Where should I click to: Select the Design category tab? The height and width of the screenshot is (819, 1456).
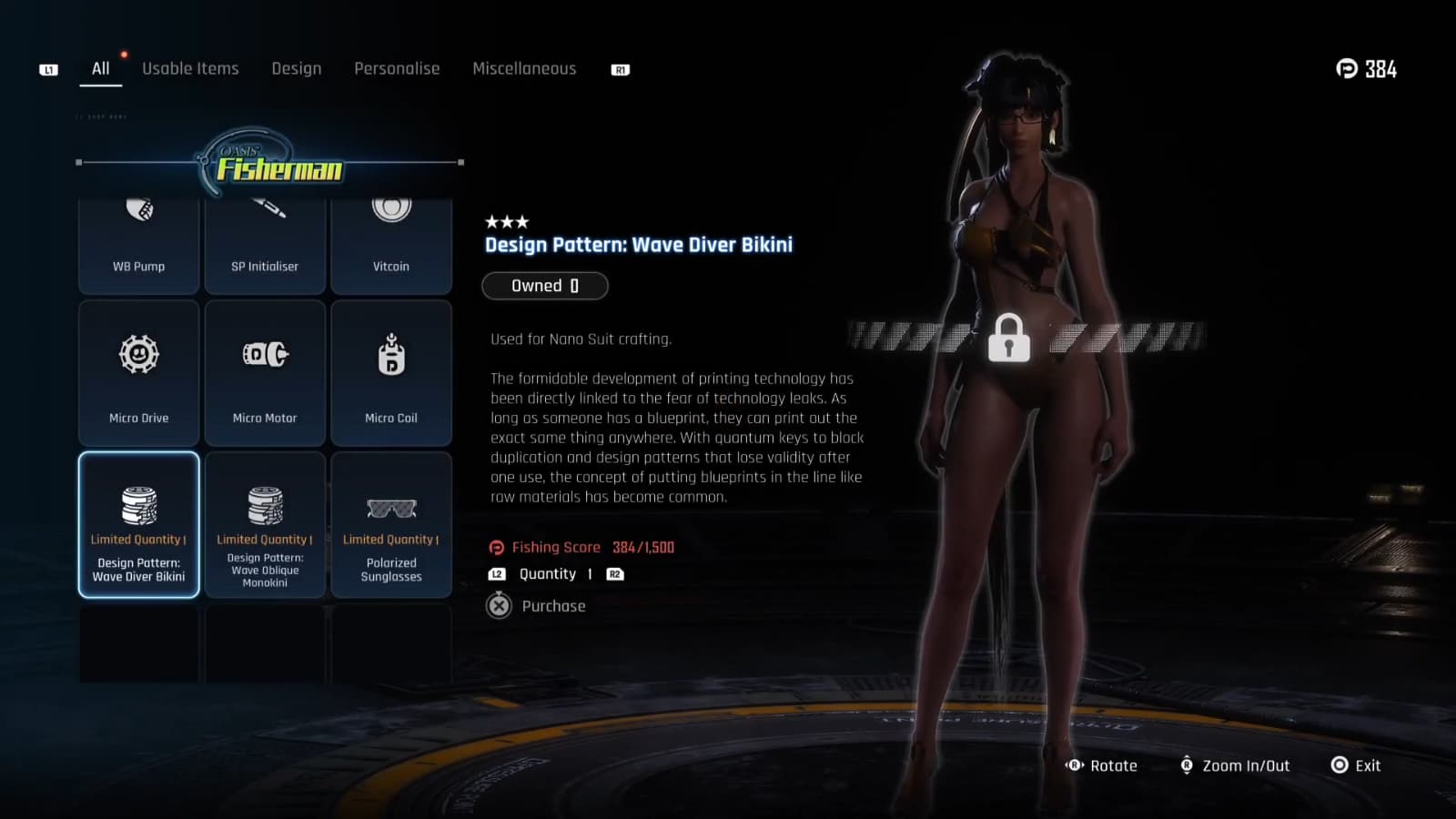tap(296, 69)
